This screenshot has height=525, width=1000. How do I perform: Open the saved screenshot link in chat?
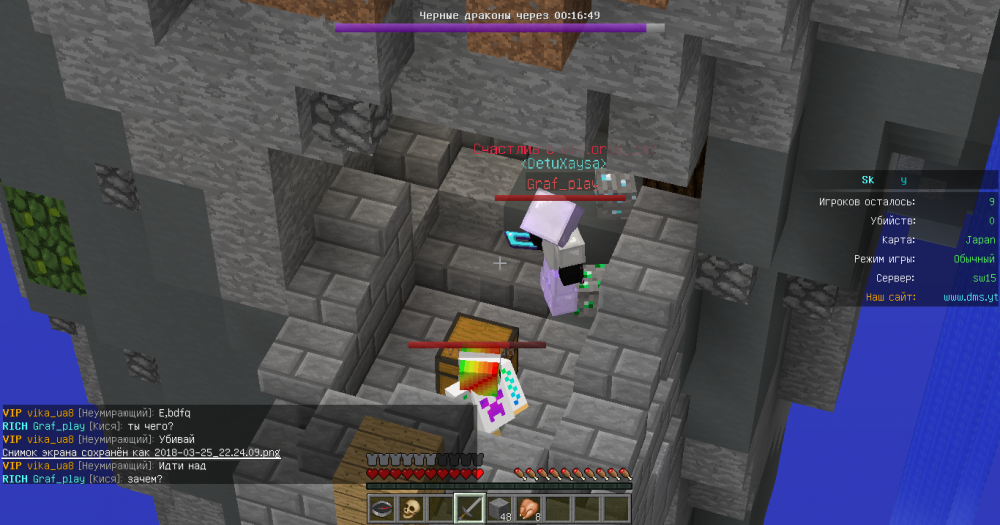point(141,453)
